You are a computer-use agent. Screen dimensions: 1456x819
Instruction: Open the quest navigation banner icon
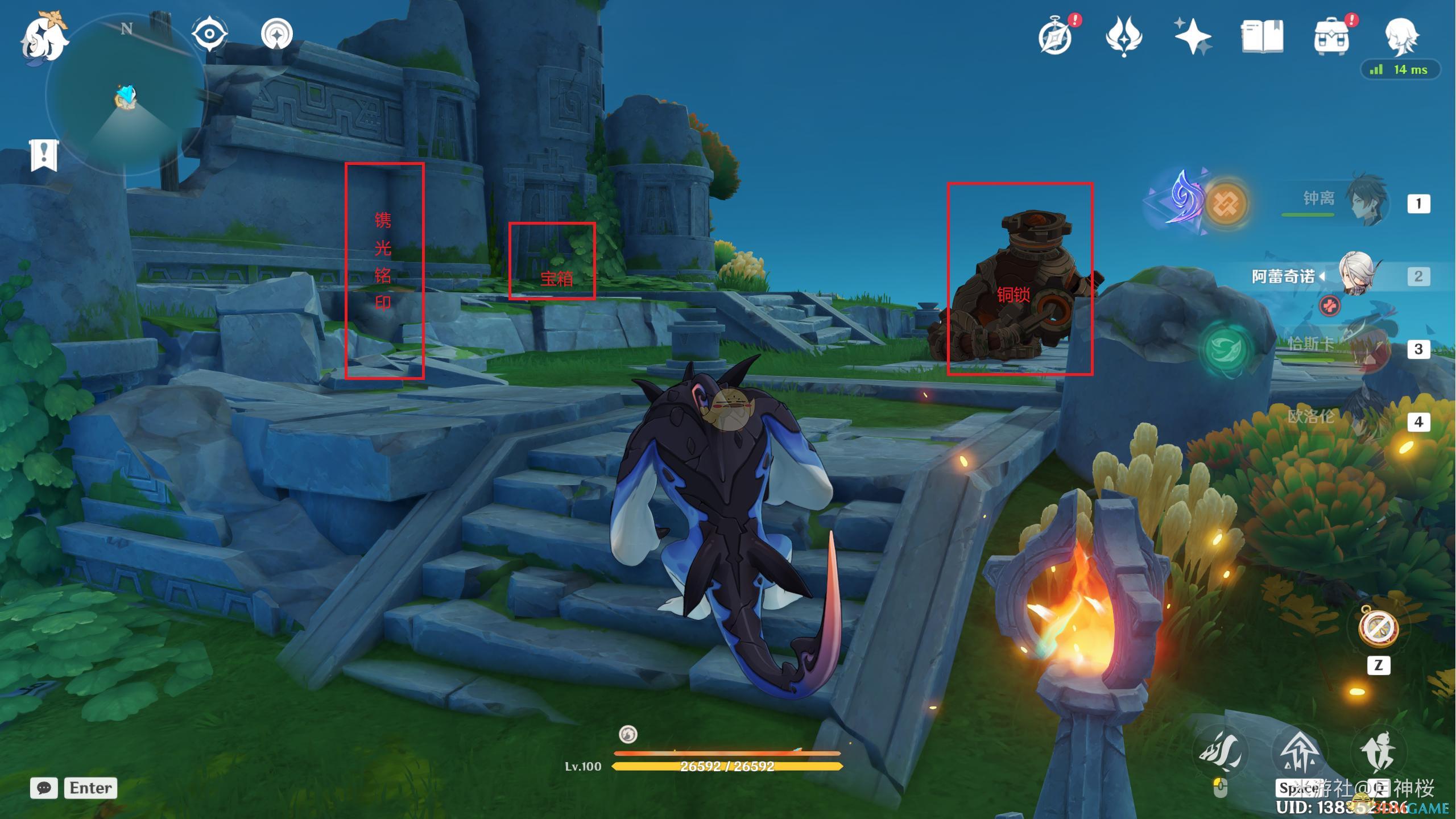(44, 155)
